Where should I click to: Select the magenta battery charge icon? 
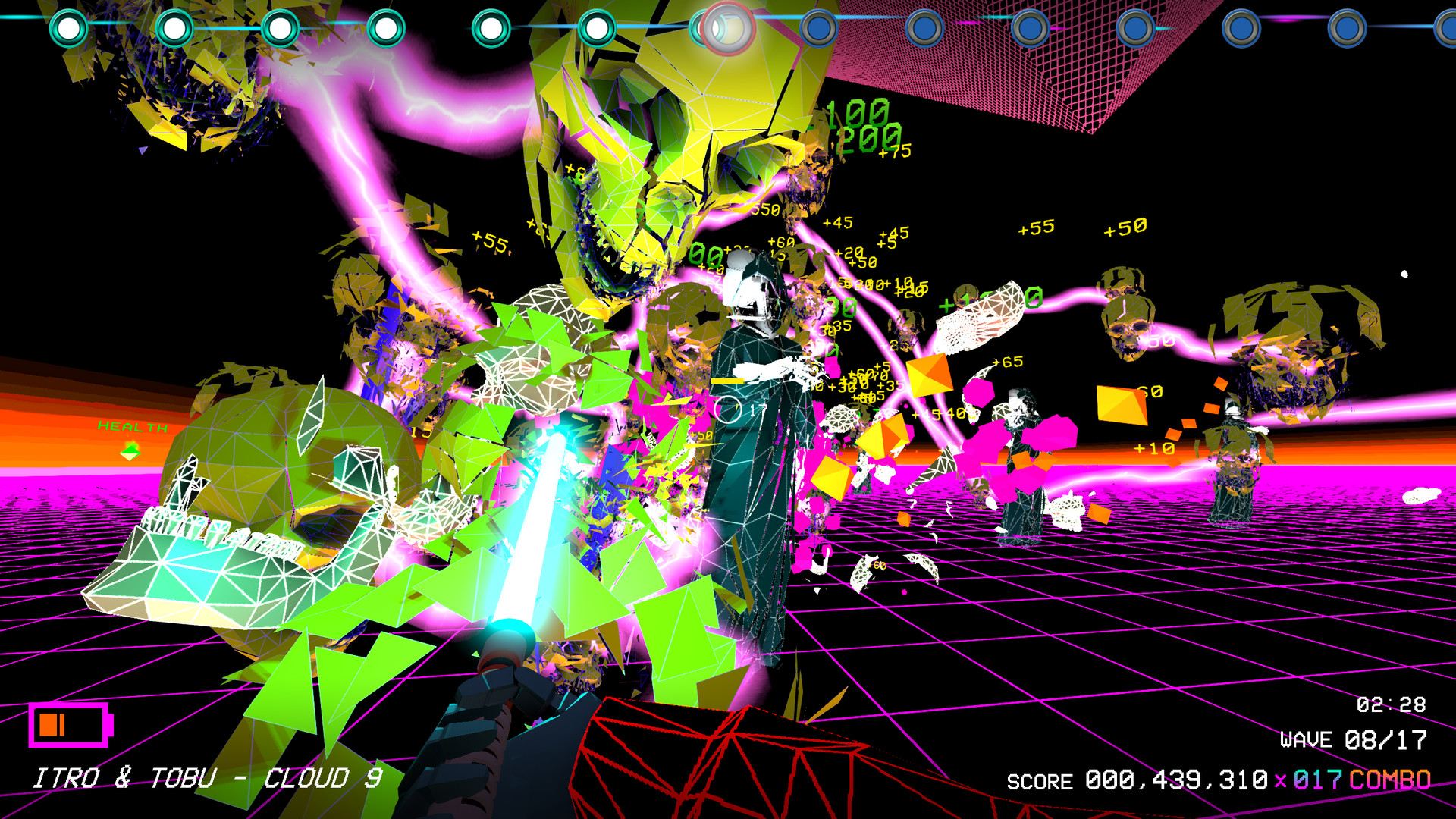coord(70,725)
